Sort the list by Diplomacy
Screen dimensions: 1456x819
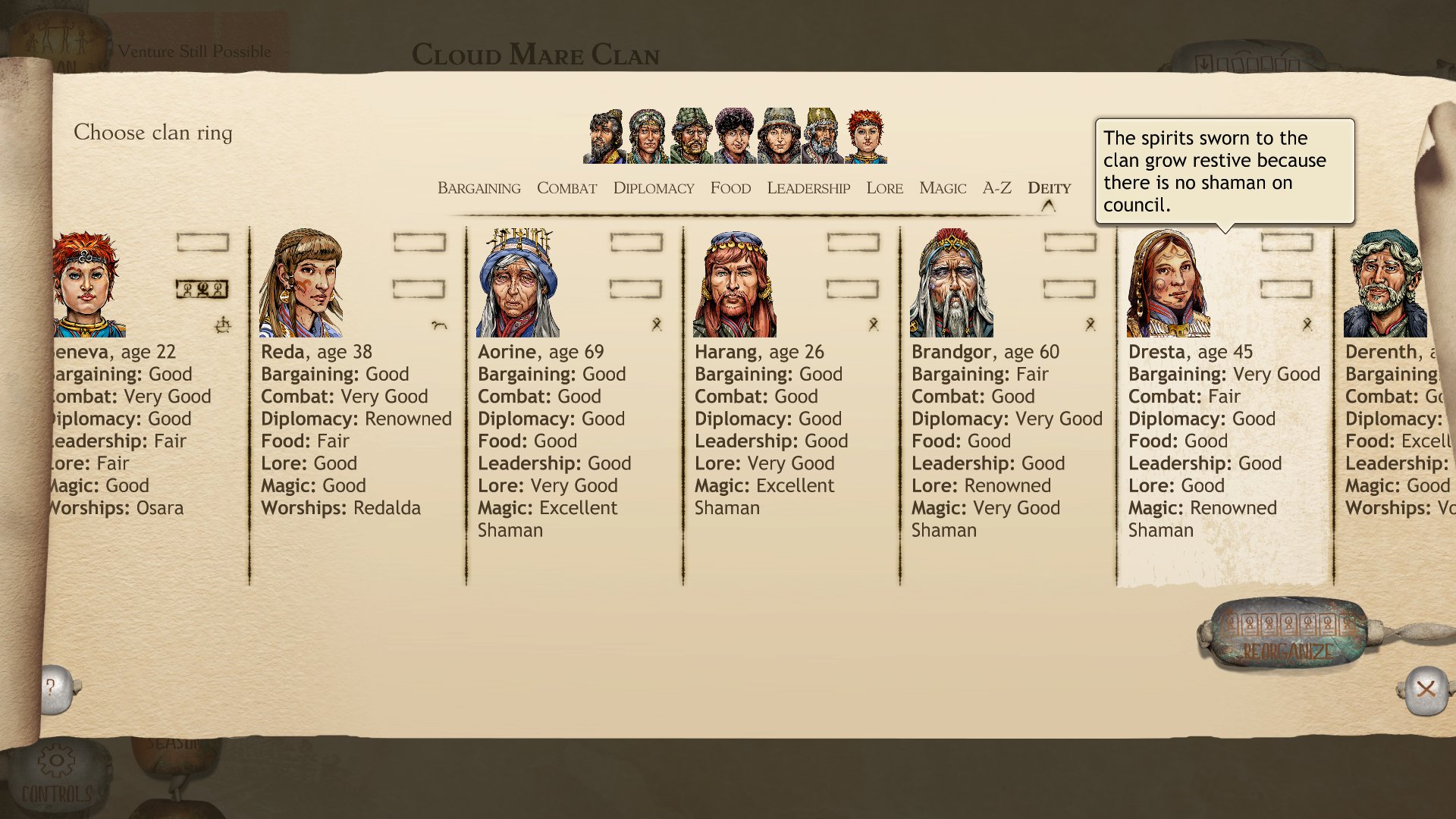653,188
